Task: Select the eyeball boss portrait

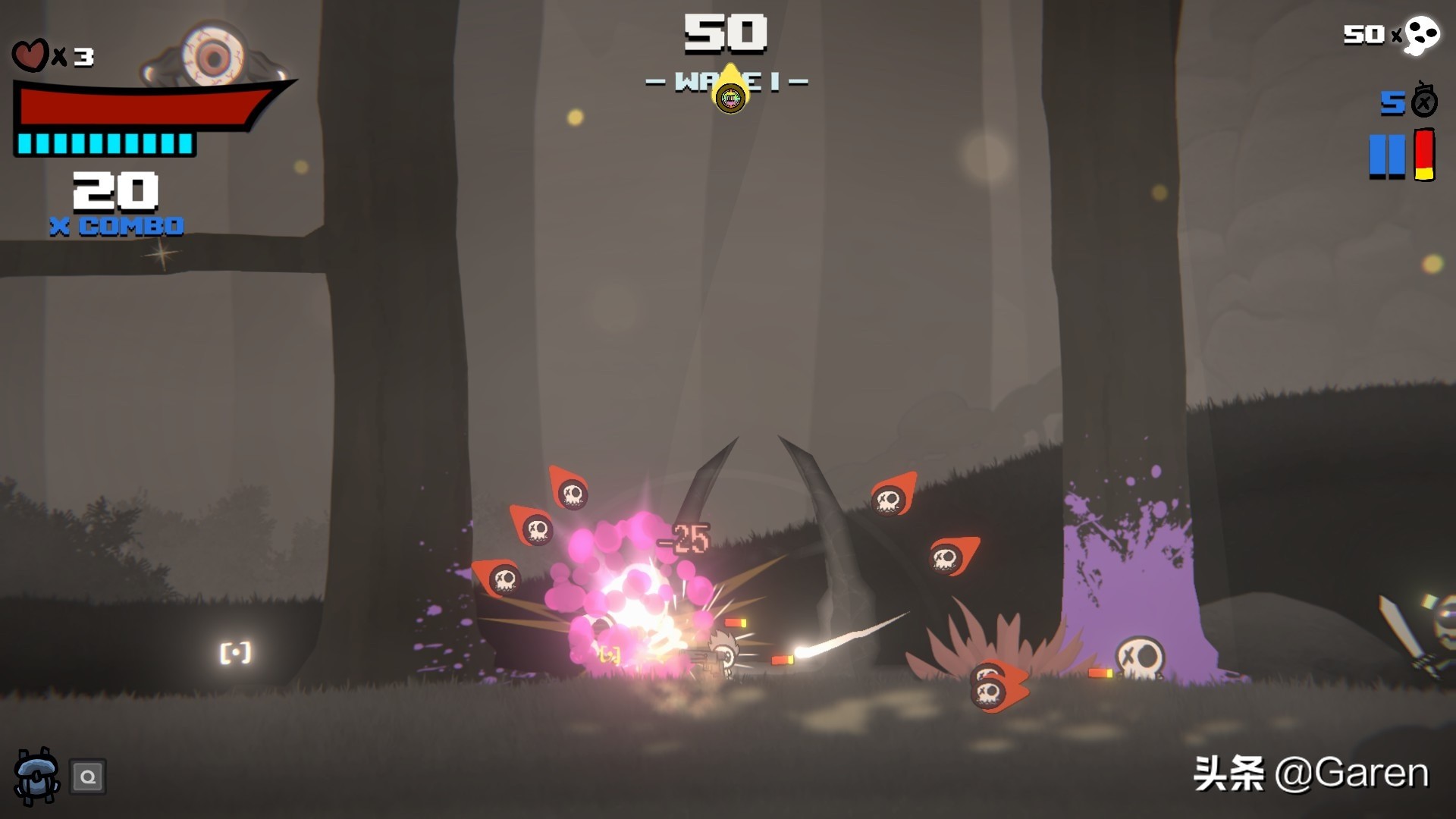Action: 213,55
